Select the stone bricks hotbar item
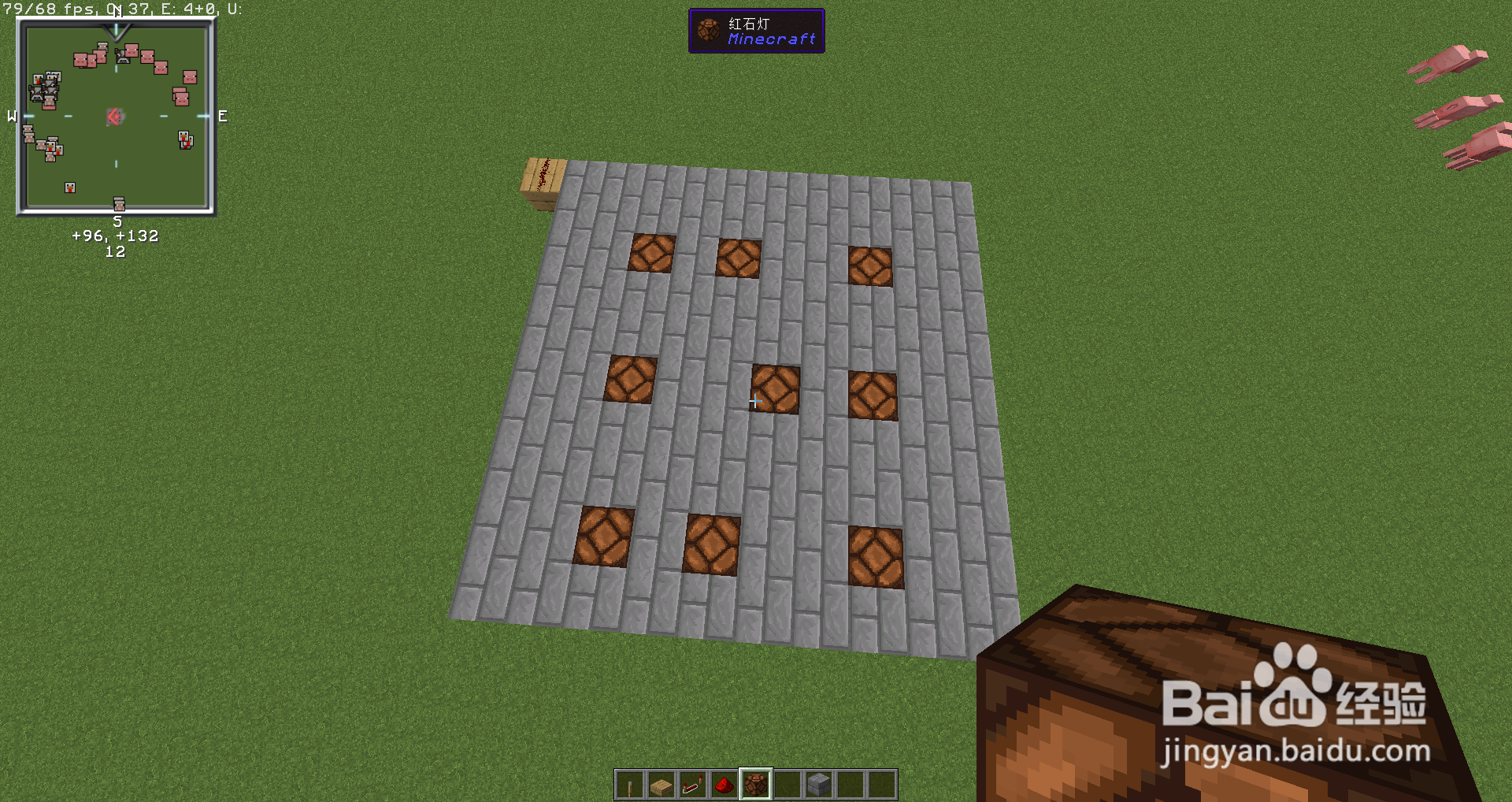This screenshot has width=1512, height=802. (818, 785)
